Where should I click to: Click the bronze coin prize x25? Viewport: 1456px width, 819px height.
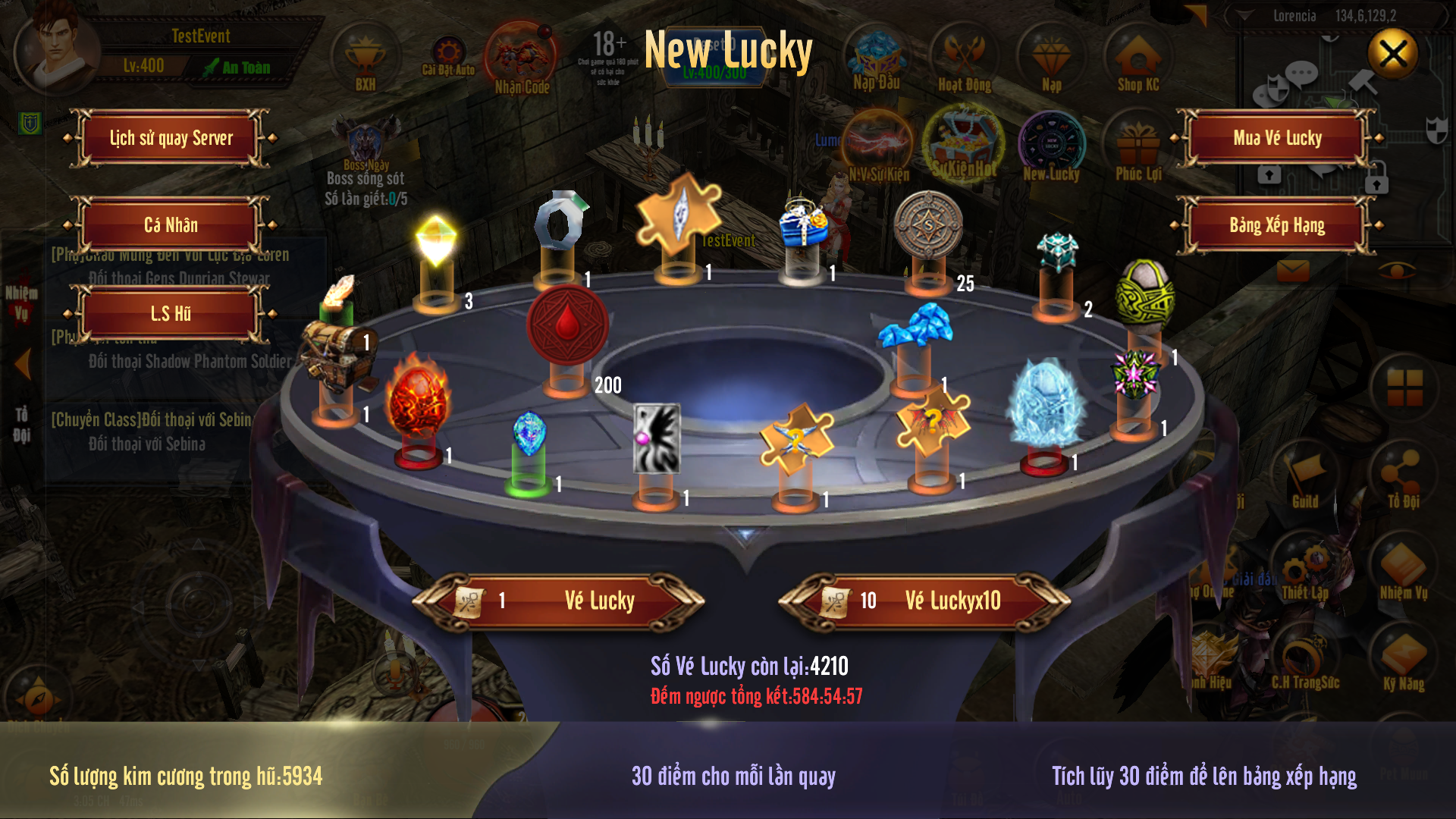tap(927, 226)
